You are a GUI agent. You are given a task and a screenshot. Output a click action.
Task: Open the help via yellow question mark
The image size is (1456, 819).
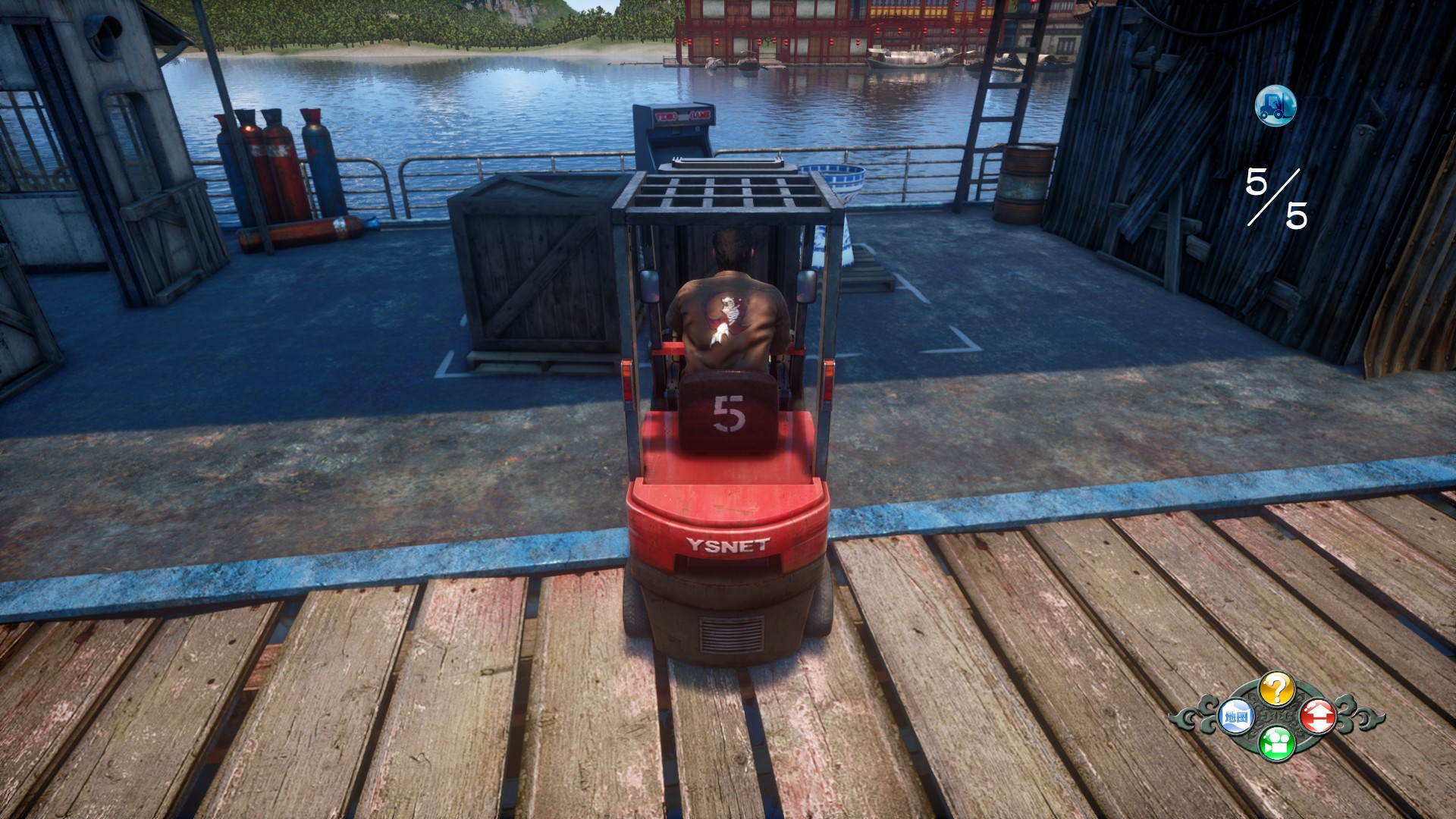[x=1276, y=689]
